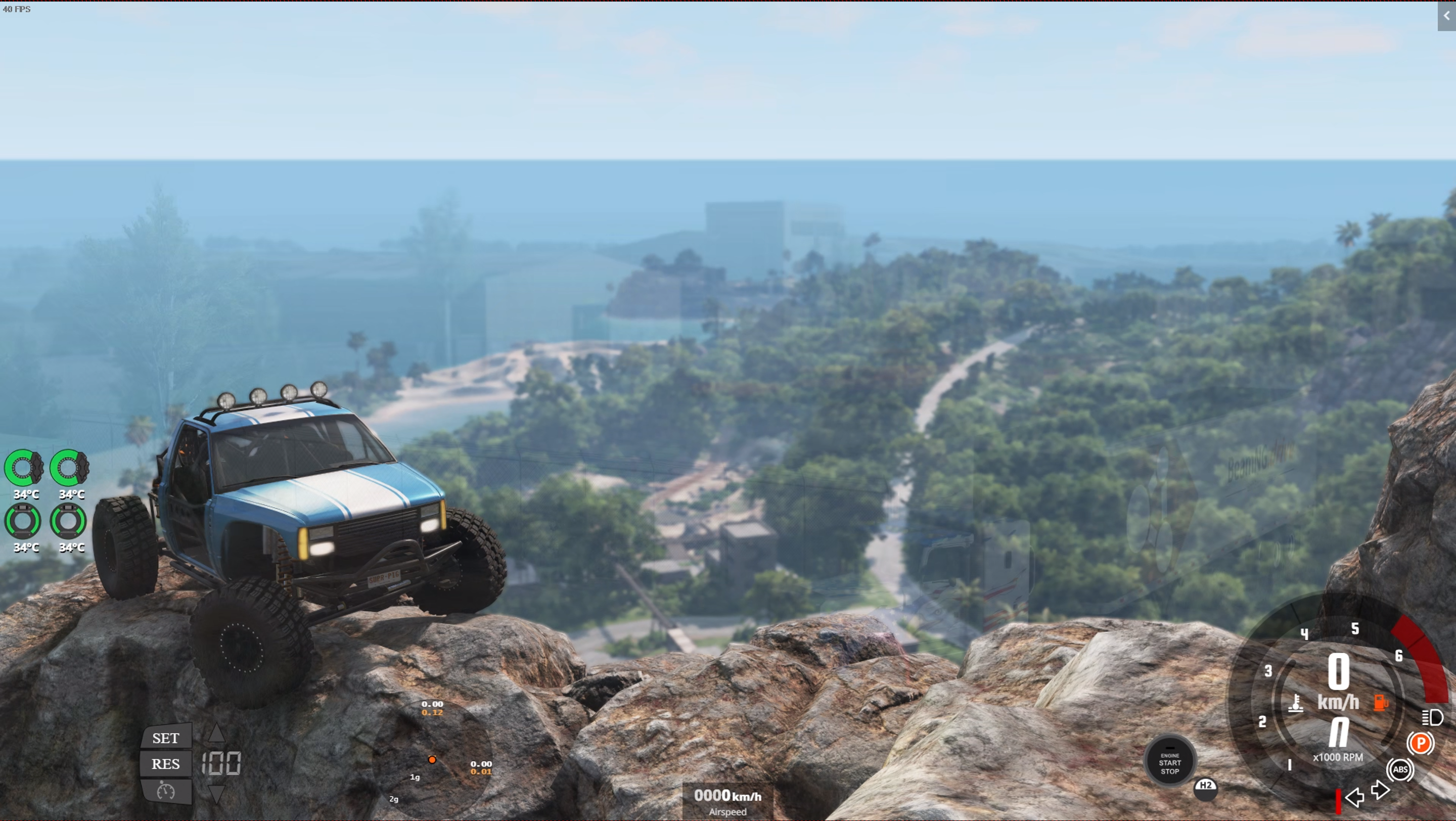Click the ABS indicator icon
1456x821 pixels.
coord(1400,769)
